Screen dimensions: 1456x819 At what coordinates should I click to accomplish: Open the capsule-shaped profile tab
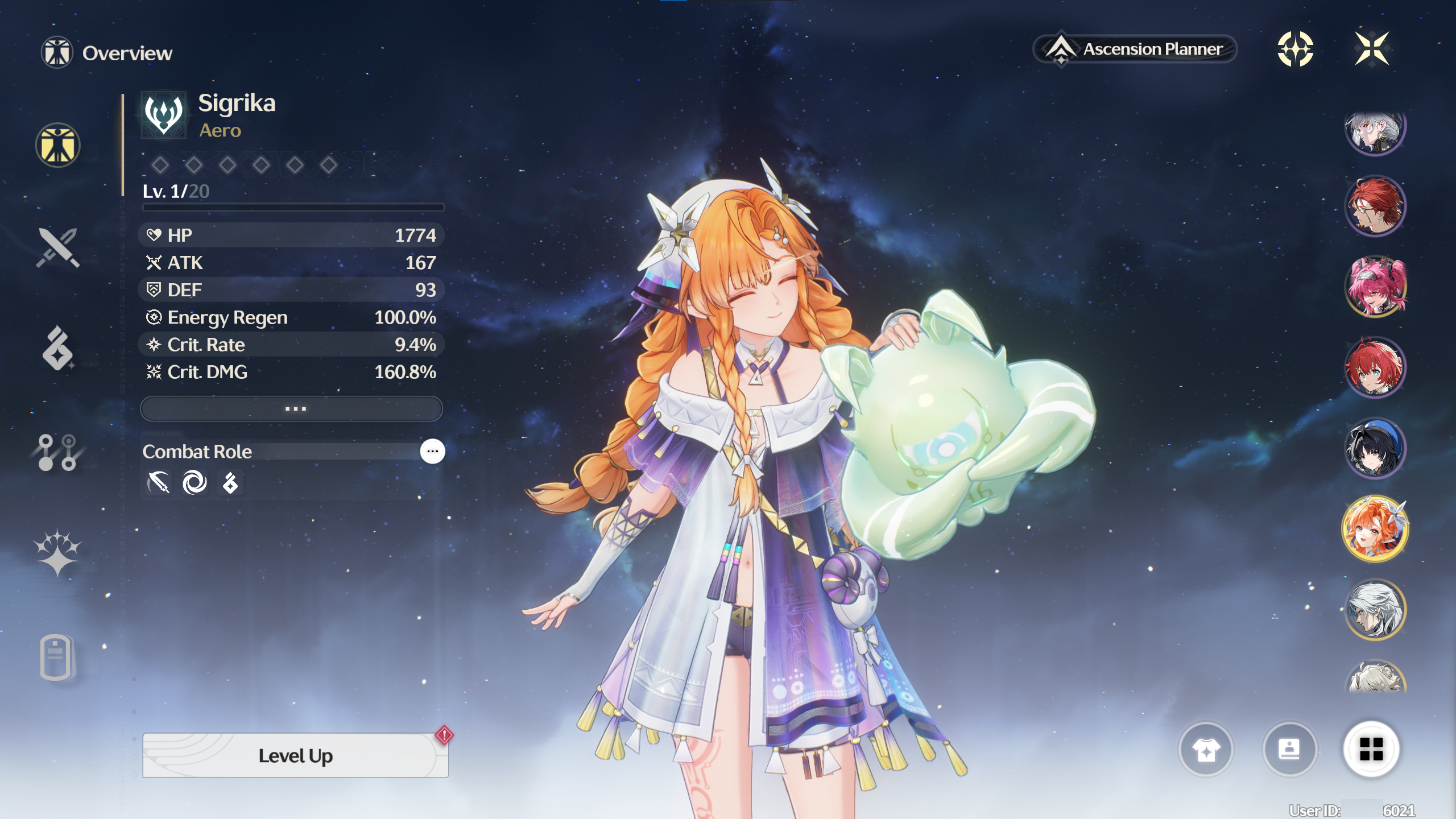click(56, 657)
